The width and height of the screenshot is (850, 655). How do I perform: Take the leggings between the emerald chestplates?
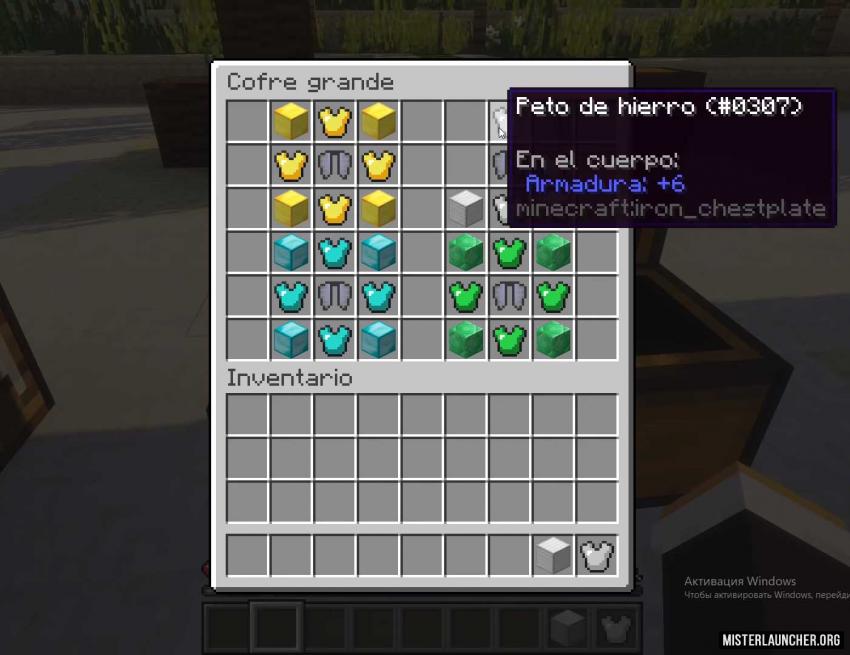(x=509, y=296)
